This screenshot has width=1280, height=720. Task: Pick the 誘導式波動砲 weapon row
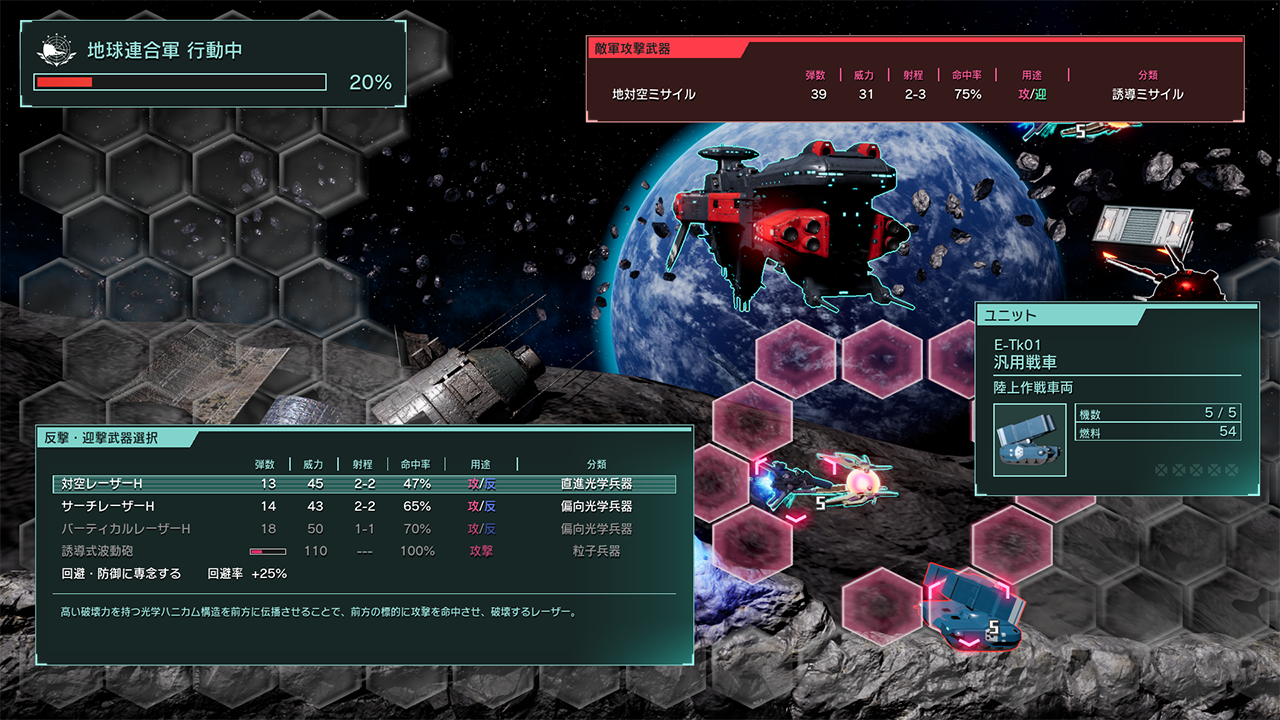[x=364, y=551]
